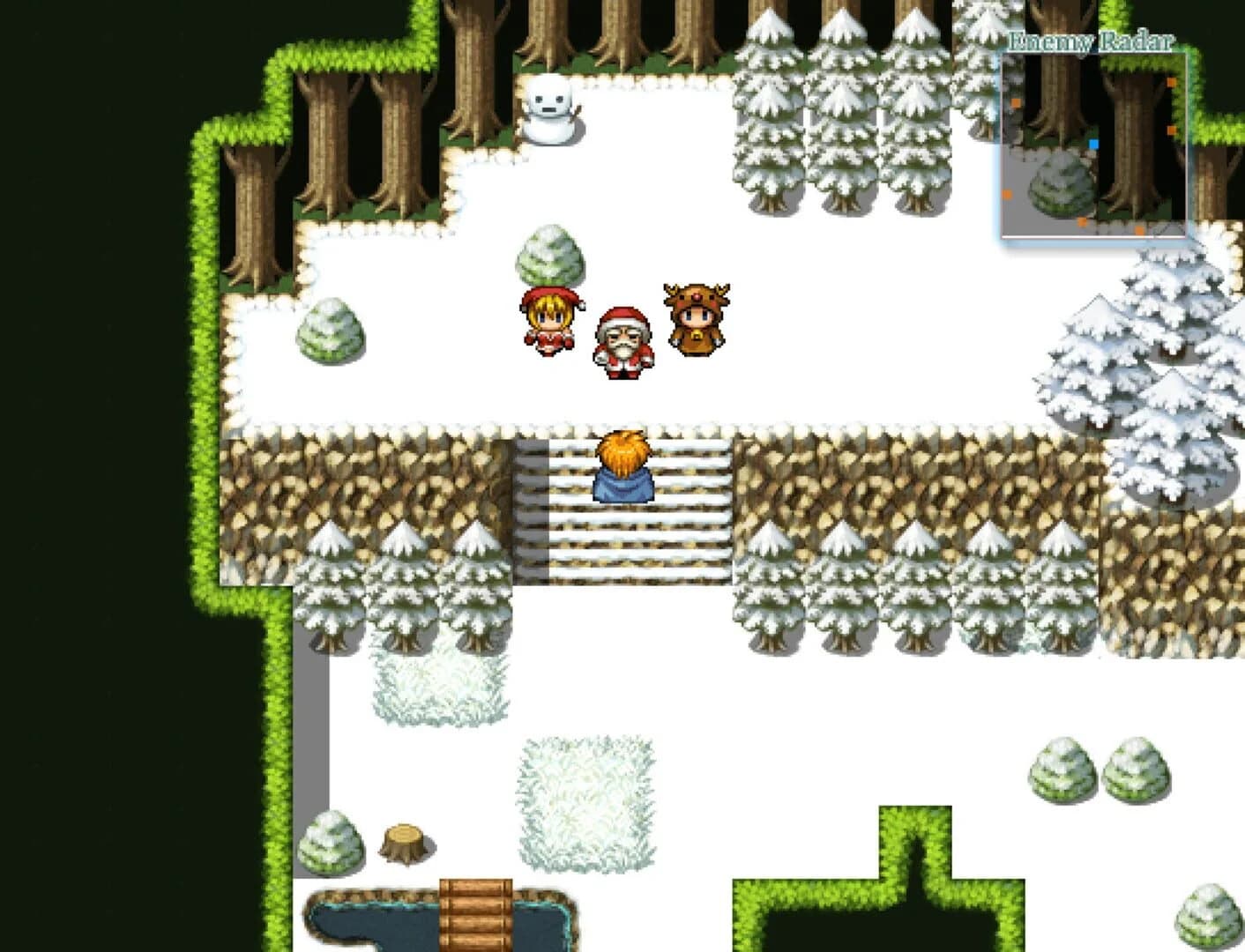Click the tree stump near the pond

pyautogui.click(x=402, y=838)
